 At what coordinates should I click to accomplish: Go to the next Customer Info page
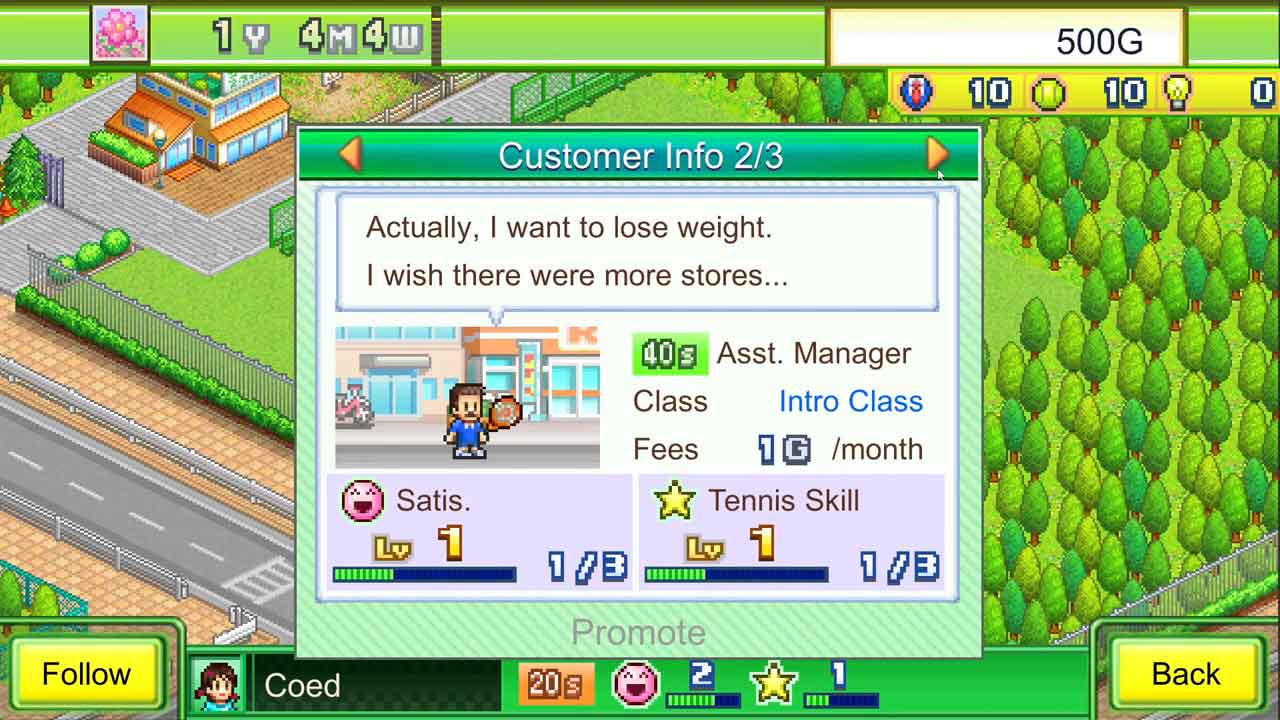coord(937,154)
